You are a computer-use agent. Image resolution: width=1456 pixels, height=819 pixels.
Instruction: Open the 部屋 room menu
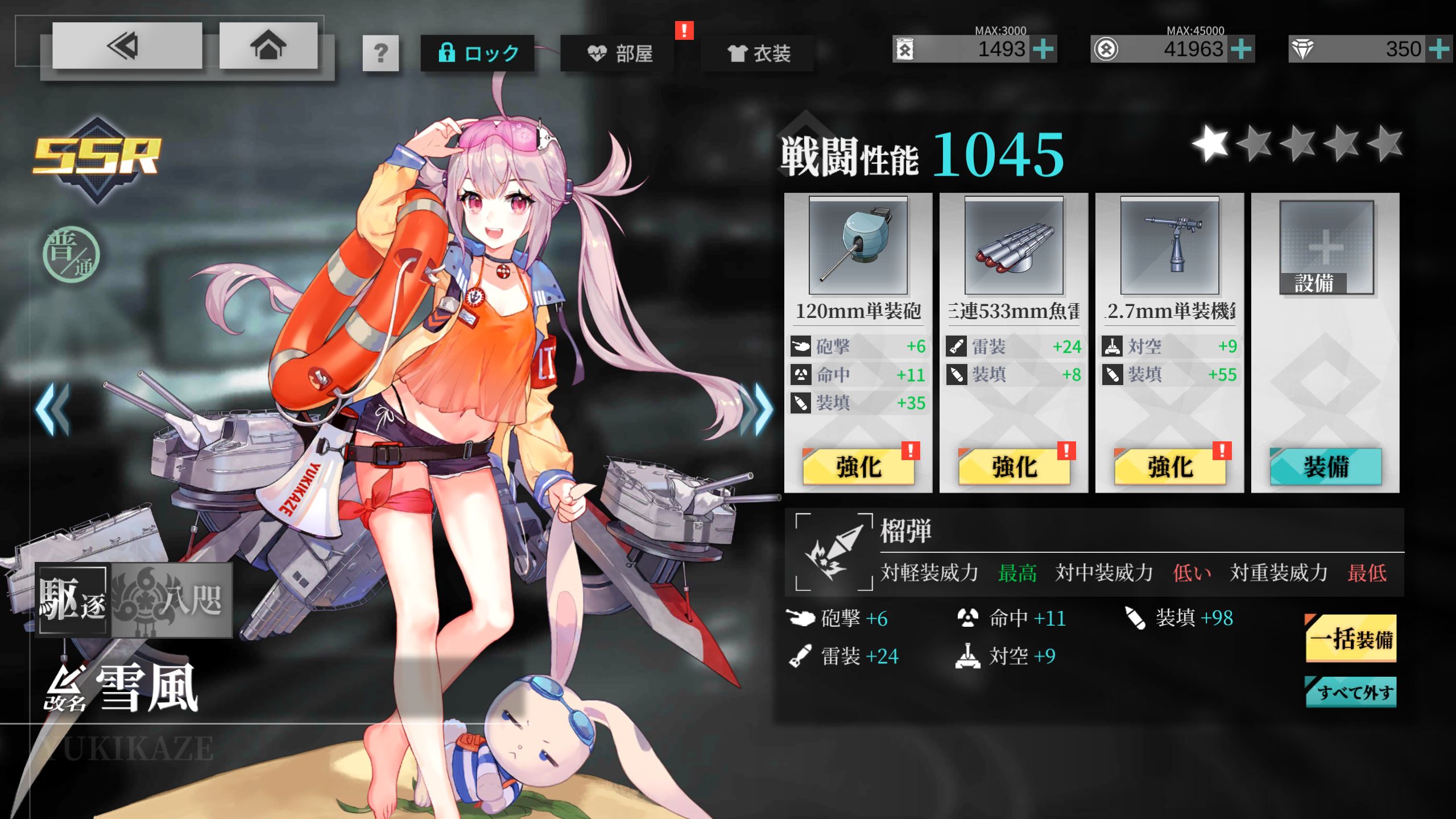click(x=619, y=53)
